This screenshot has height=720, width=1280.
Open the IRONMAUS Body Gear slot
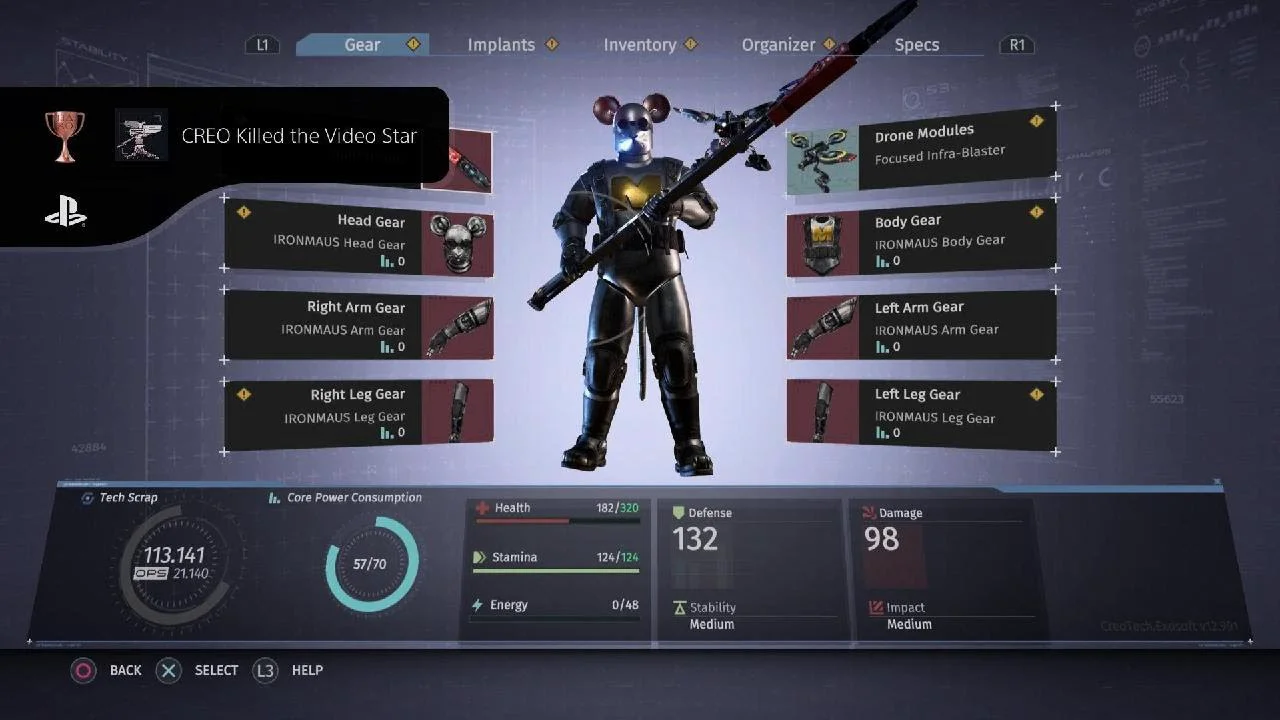921,240
